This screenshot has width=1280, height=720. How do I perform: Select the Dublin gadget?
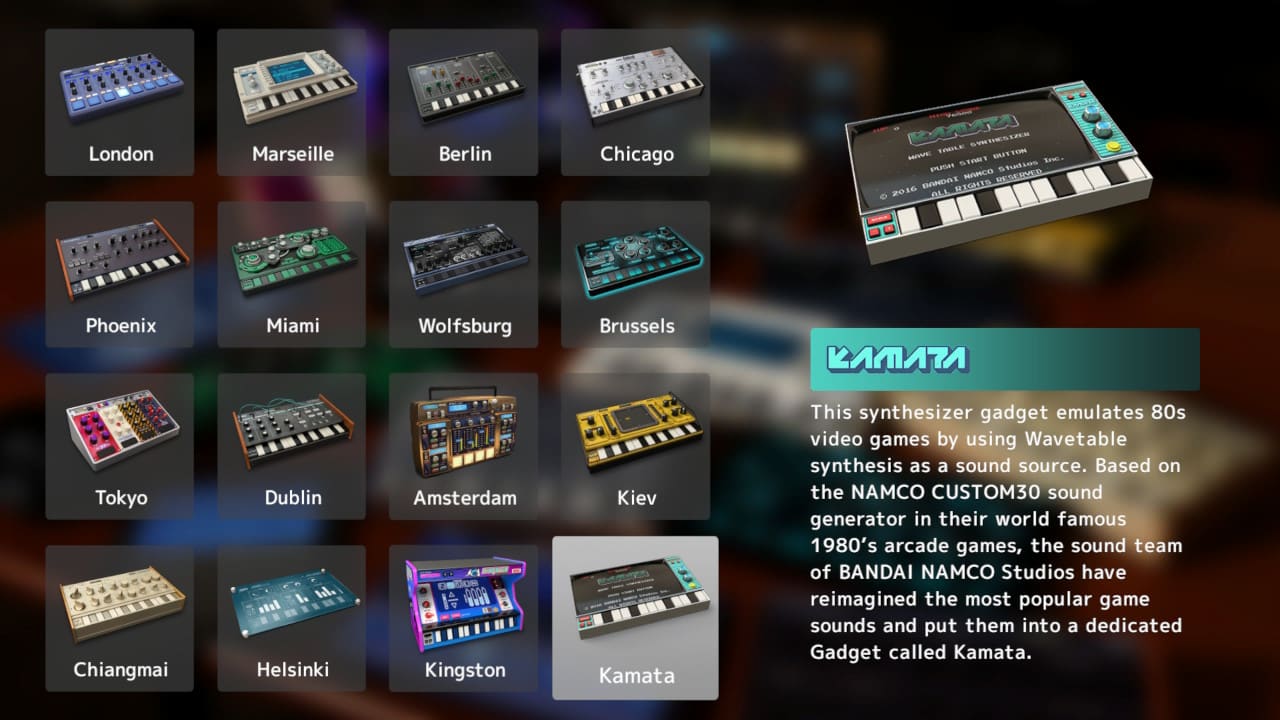coord(291,444)
